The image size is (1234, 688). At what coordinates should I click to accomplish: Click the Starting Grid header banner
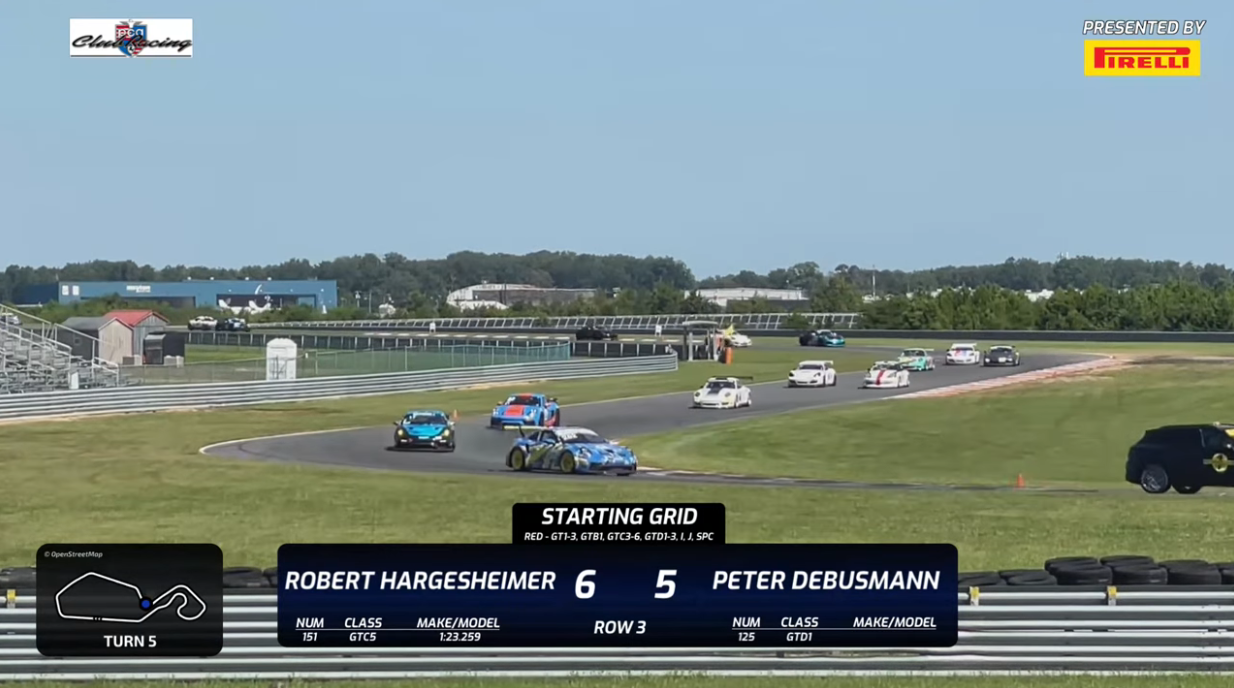pos(618,523)
